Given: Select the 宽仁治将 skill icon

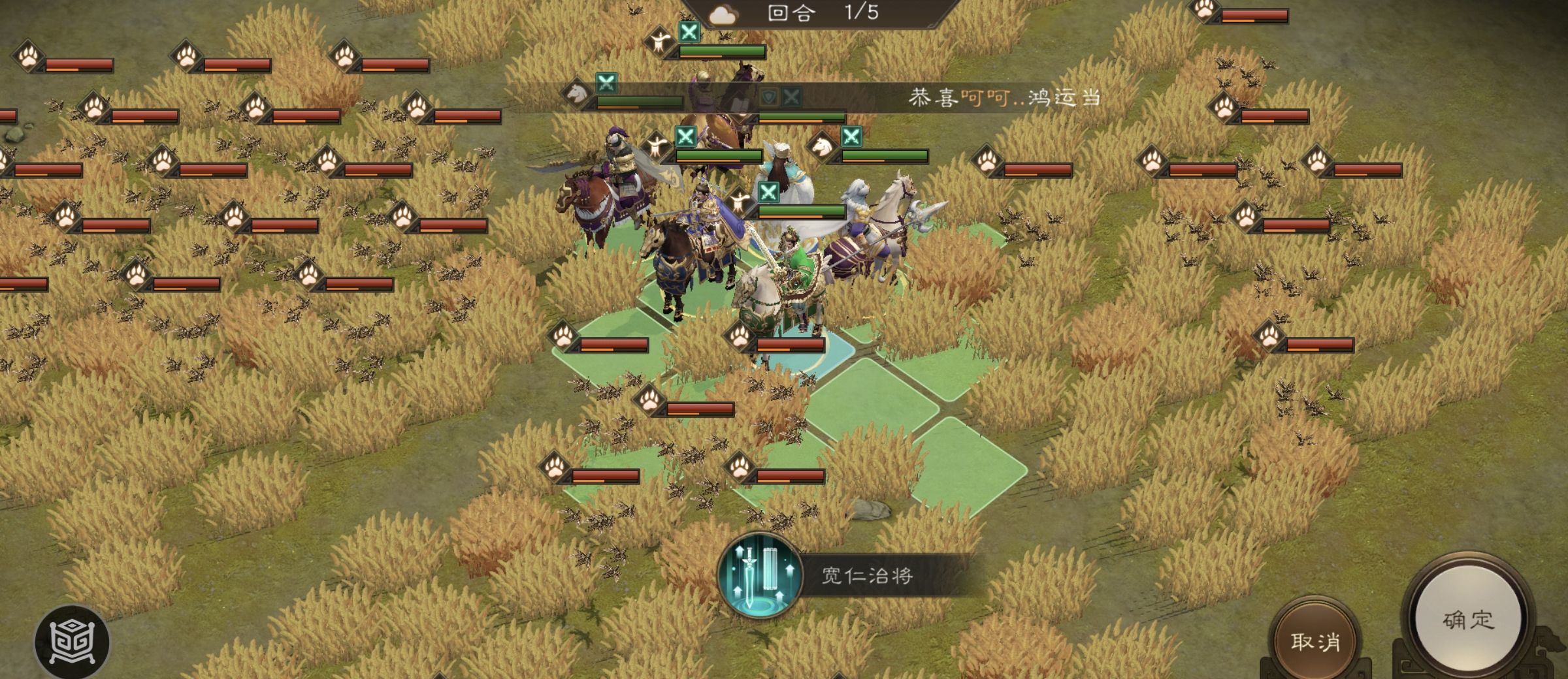Looking at the screenshot, I should (759, 575).
